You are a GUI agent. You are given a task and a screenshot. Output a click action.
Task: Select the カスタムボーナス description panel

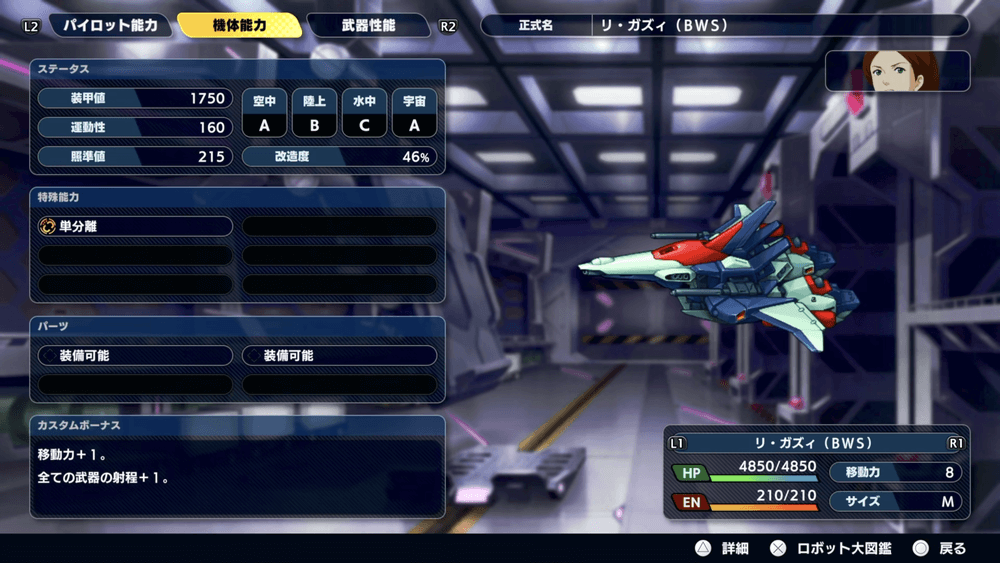click(237, 467)
